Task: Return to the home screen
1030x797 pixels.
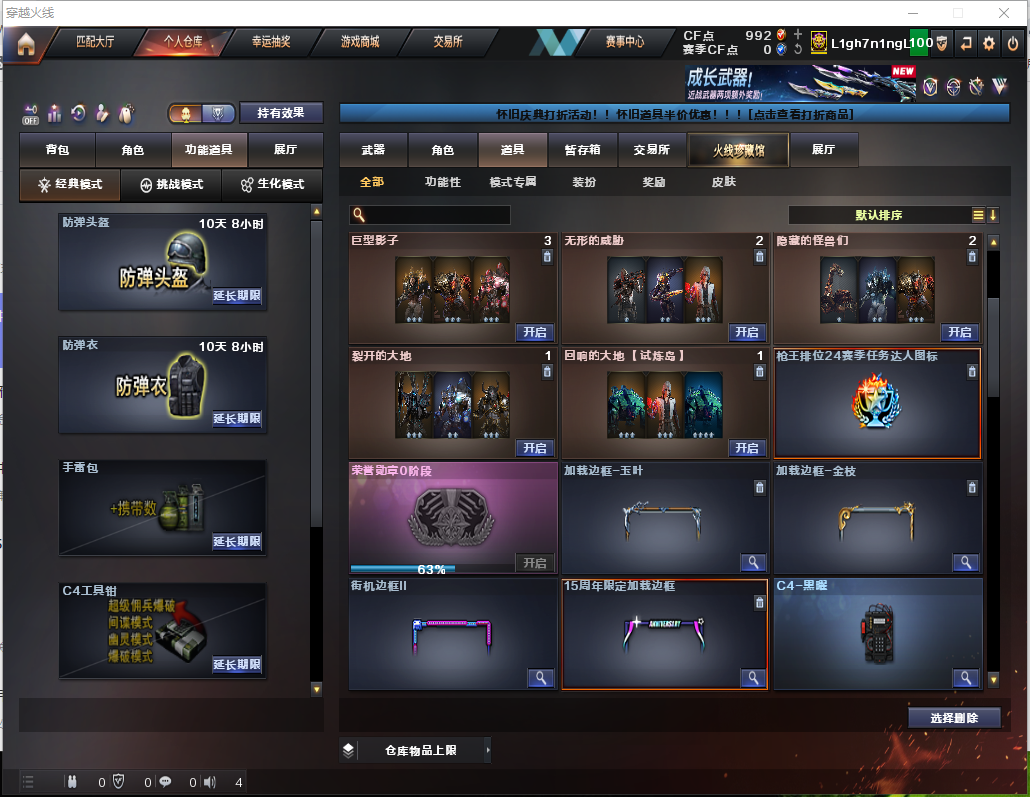Action: coord(25,44)
